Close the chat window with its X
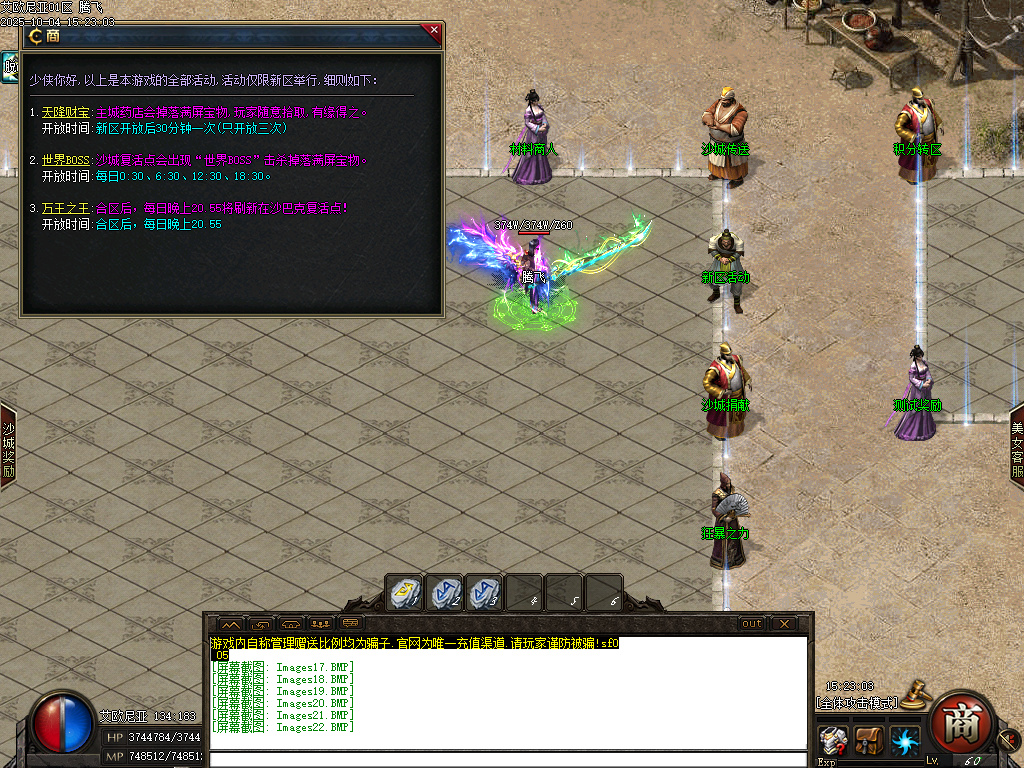The image size is (1024, 768). [784, 623]
